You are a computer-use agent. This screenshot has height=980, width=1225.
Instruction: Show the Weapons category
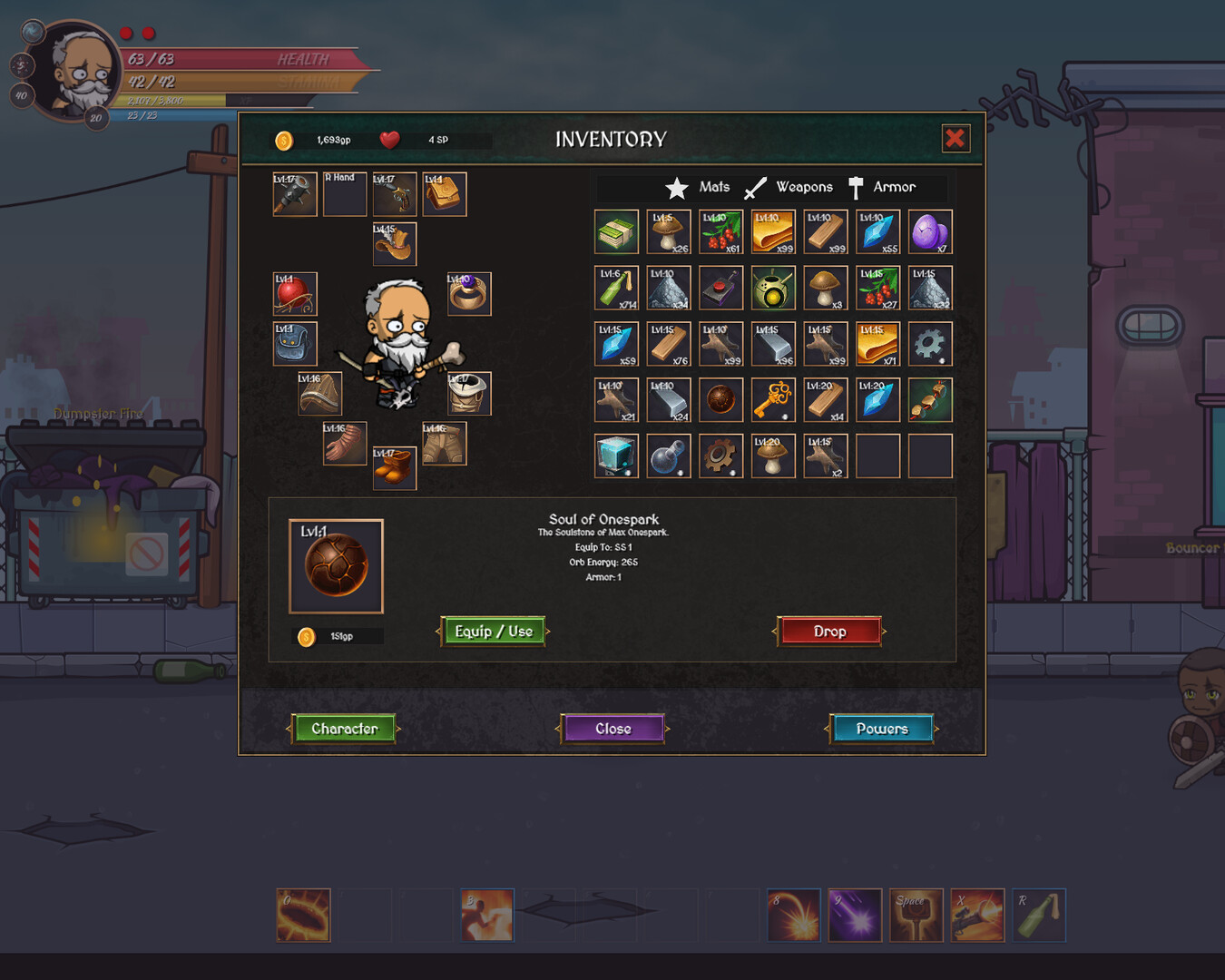[x=789, y=187]
